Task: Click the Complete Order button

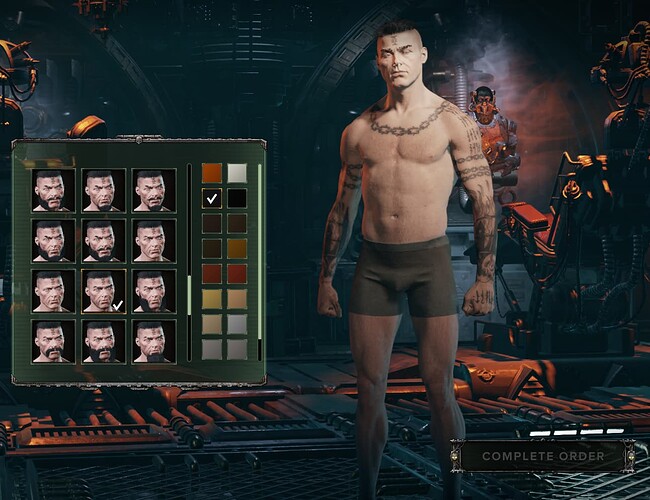Action: (543, 456)
